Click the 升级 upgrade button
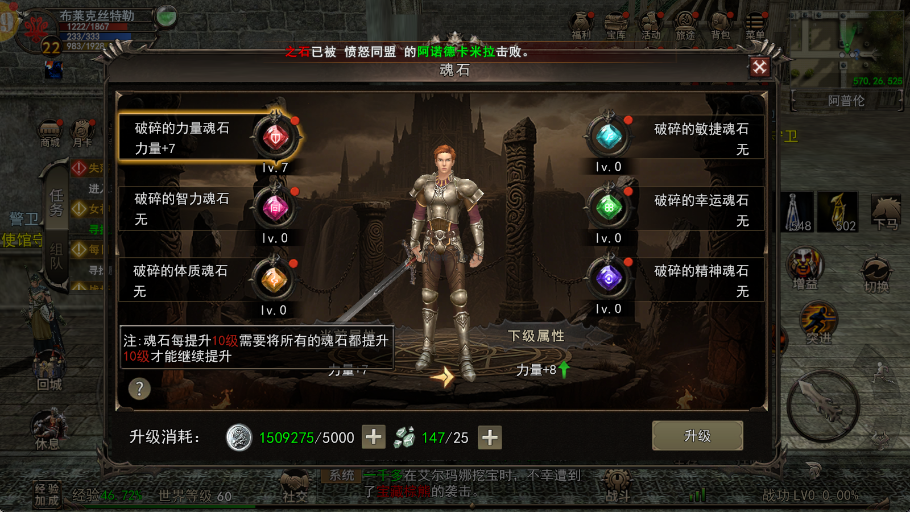This screenshot has height=512, width=910. tap(697, 436)
